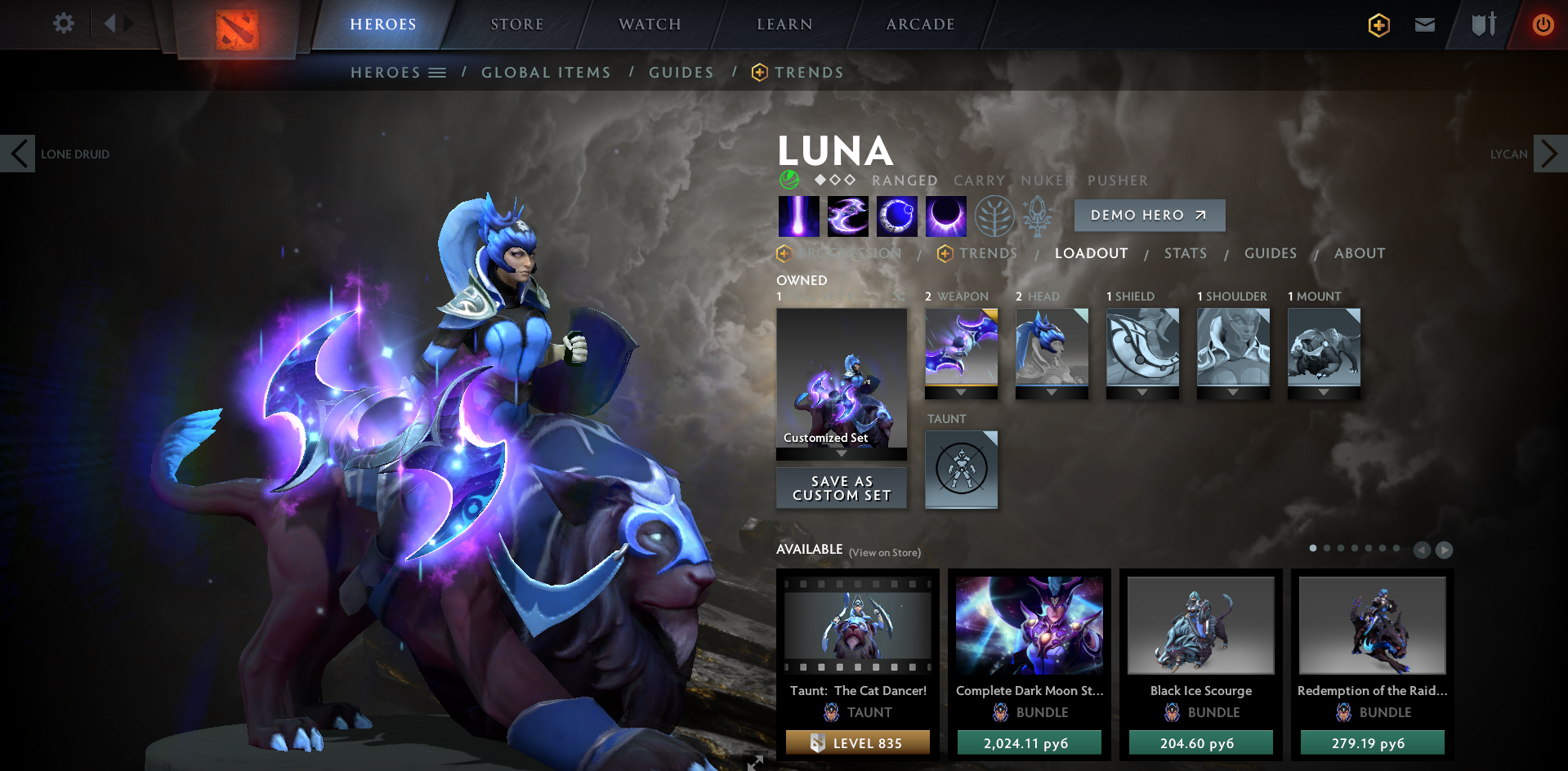Switch to the STATS tab
Viewport: 1568px width, 771px height.
click(x=1186, y=253)
